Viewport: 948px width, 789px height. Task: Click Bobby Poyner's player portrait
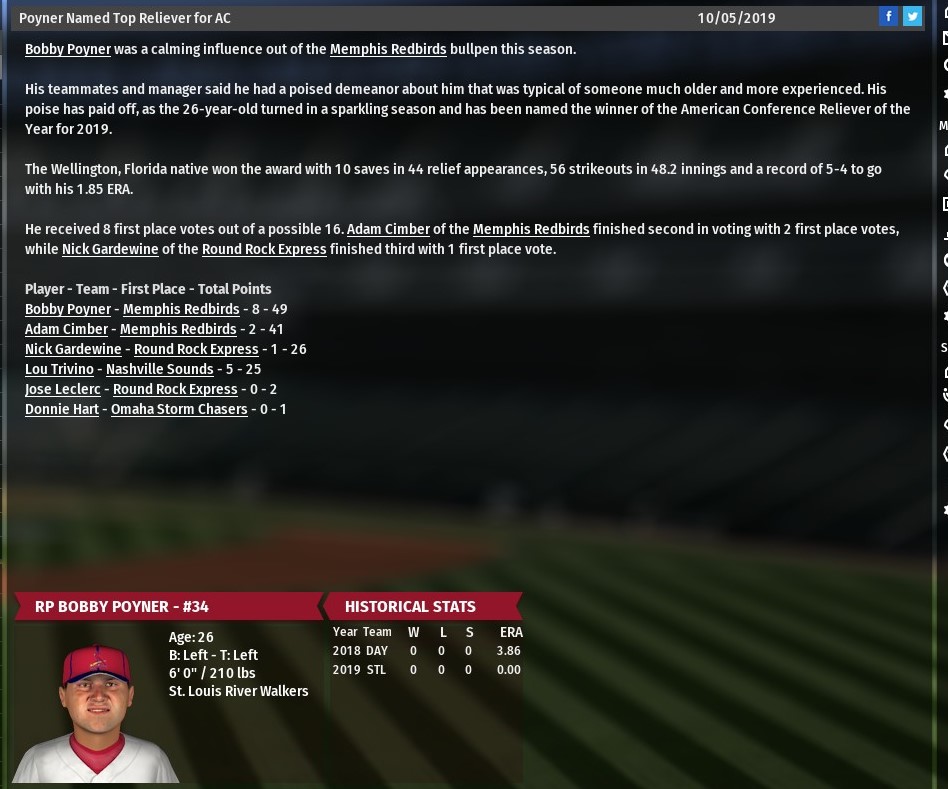(95, 712)
